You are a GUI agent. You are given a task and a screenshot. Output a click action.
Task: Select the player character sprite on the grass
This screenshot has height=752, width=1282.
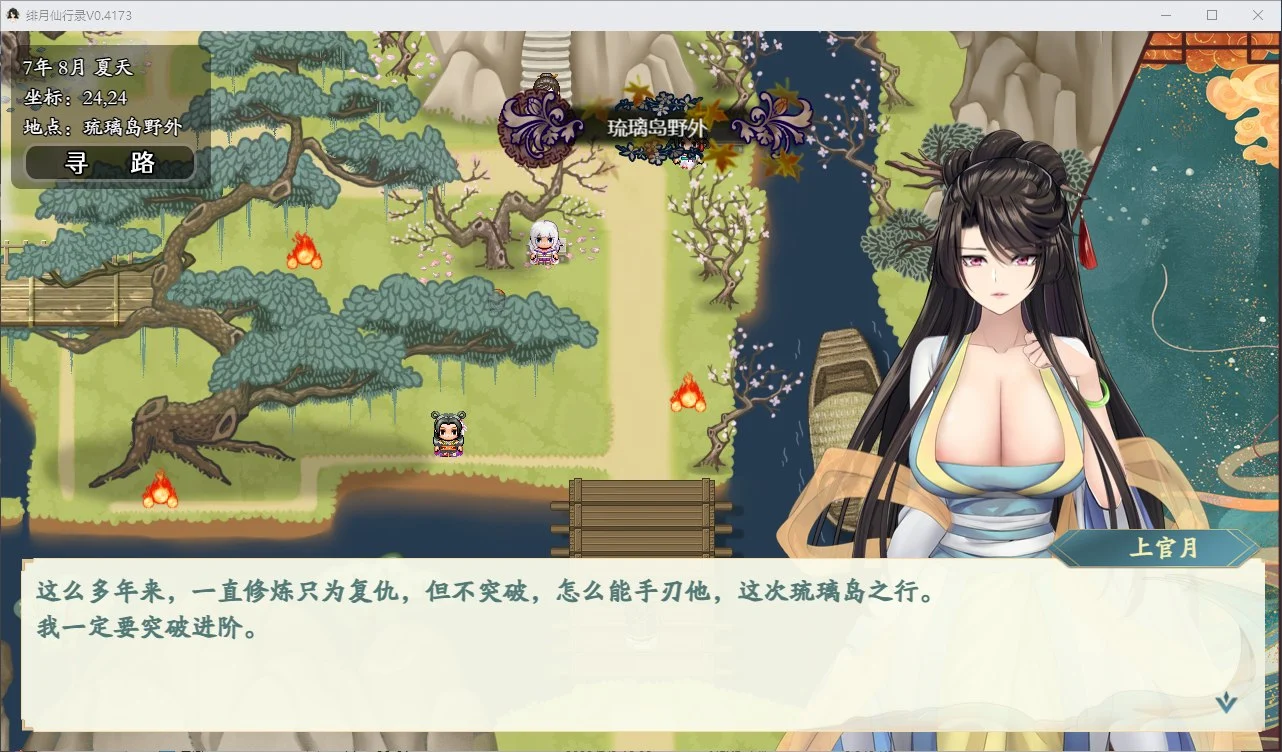[x=448, y=432]
